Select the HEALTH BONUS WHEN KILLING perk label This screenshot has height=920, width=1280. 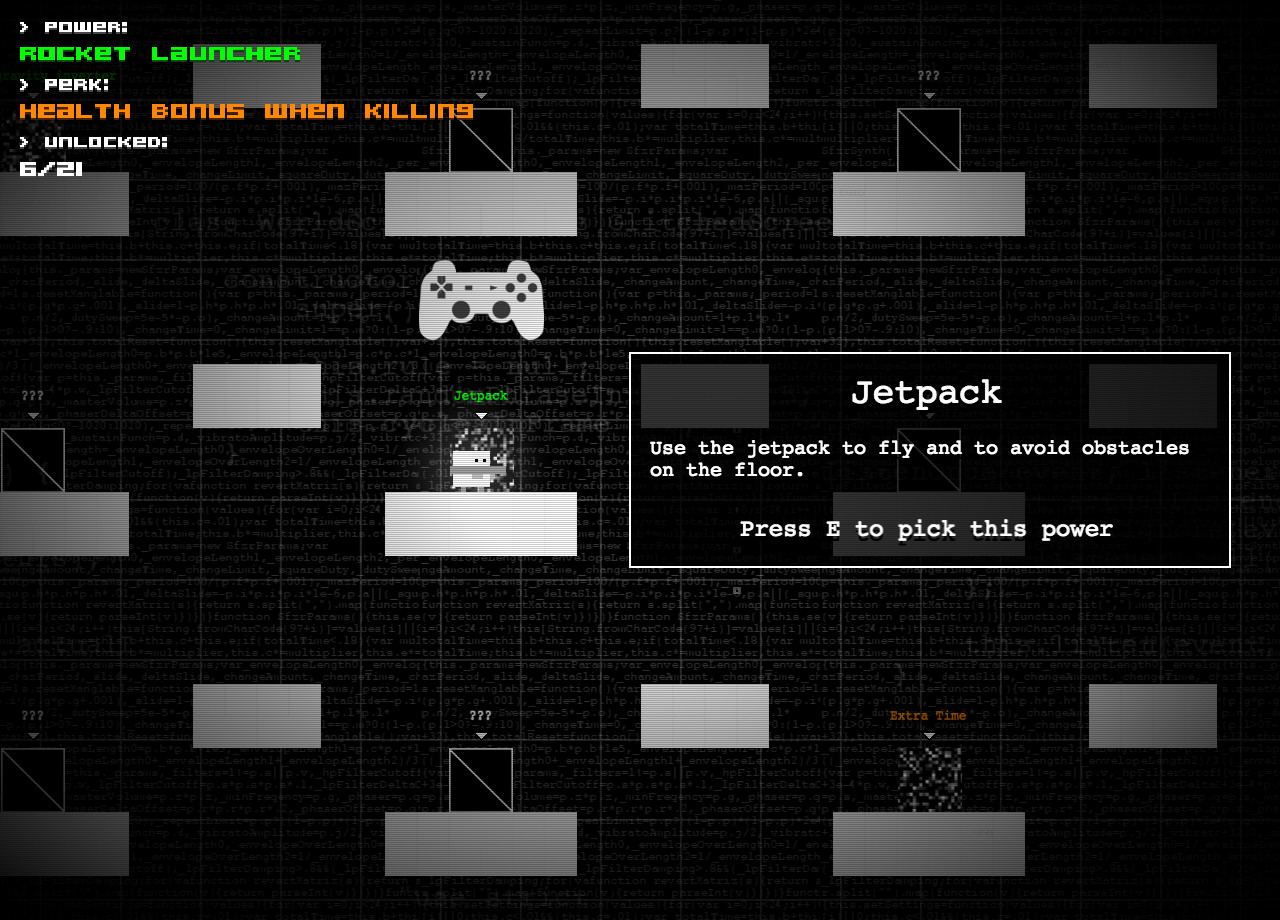[246, 111]
